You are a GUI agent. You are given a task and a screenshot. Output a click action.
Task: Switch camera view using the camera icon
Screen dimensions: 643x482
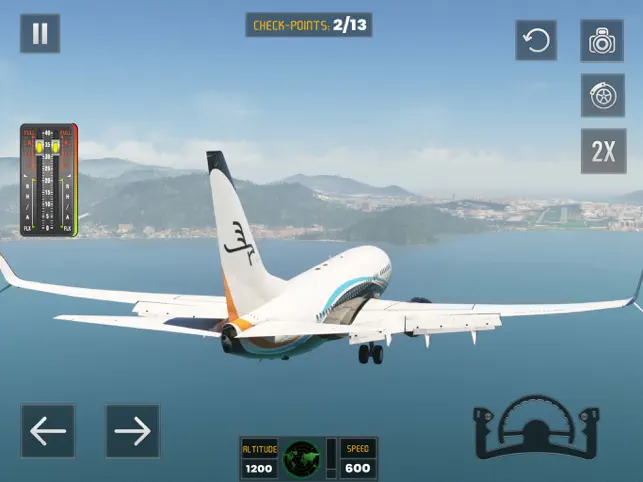602,40
